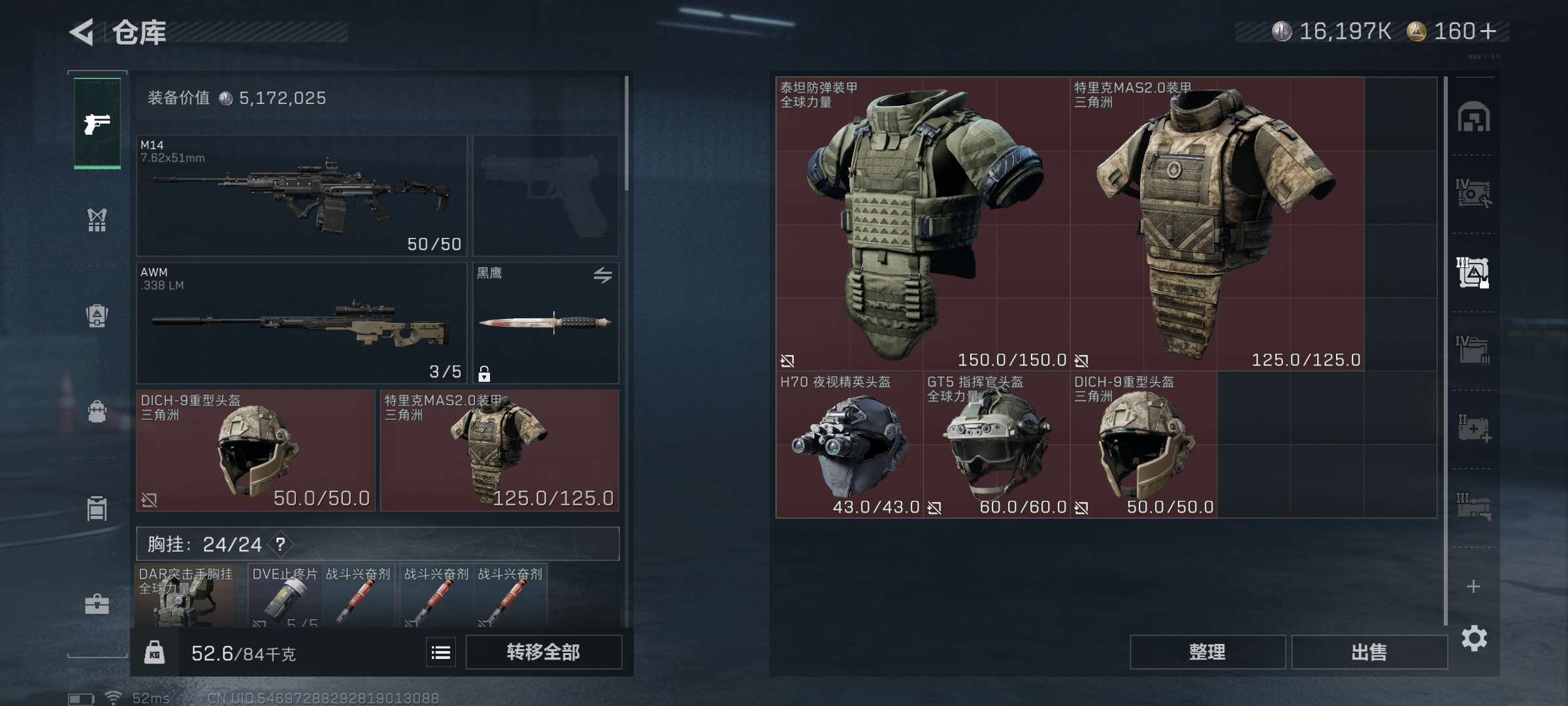Select the M14 rifle slot
This screenshot has width=1568, height=706.
301,195
